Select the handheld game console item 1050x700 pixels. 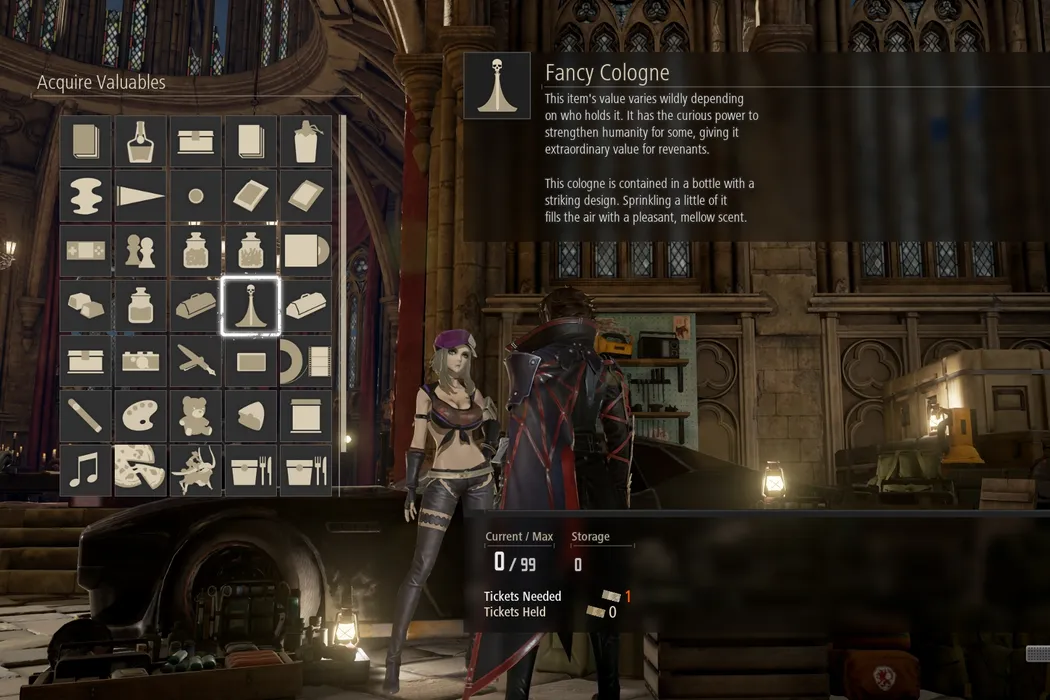click(x=85, y=251)
